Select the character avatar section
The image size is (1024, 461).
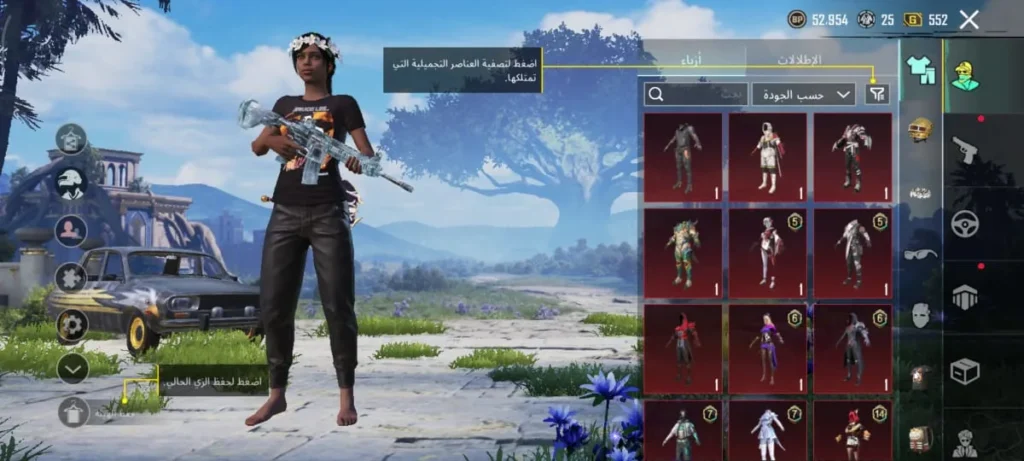pos(964,74)
